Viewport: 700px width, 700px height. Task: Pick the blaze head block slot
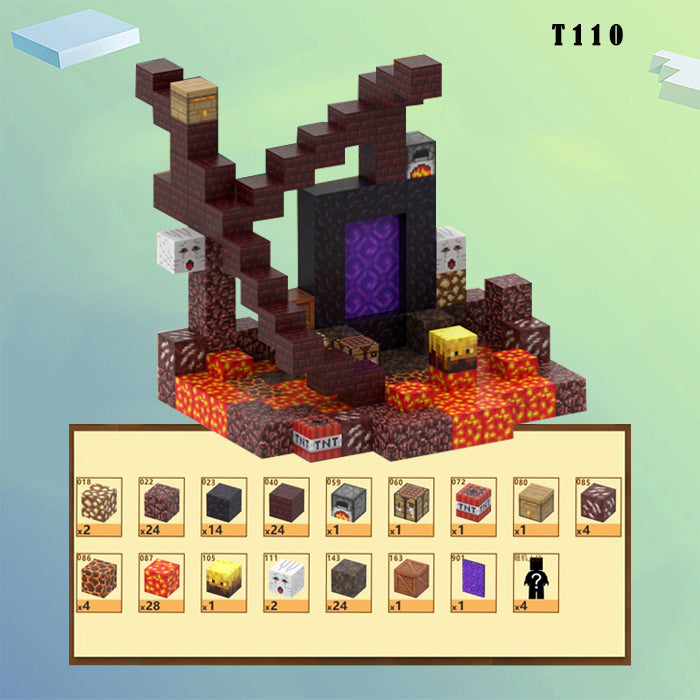click(x=223, y=583)
